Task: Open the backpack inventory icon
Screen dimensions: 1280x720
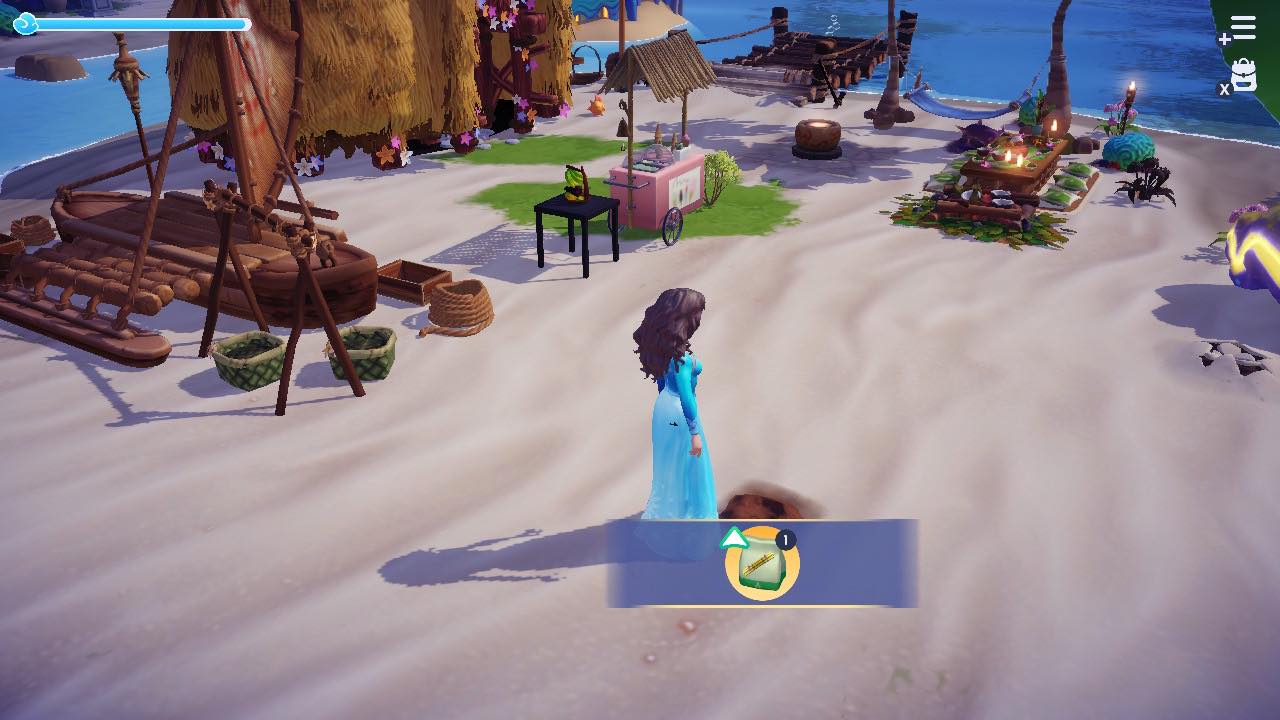Action: [x=1245, y=75]
